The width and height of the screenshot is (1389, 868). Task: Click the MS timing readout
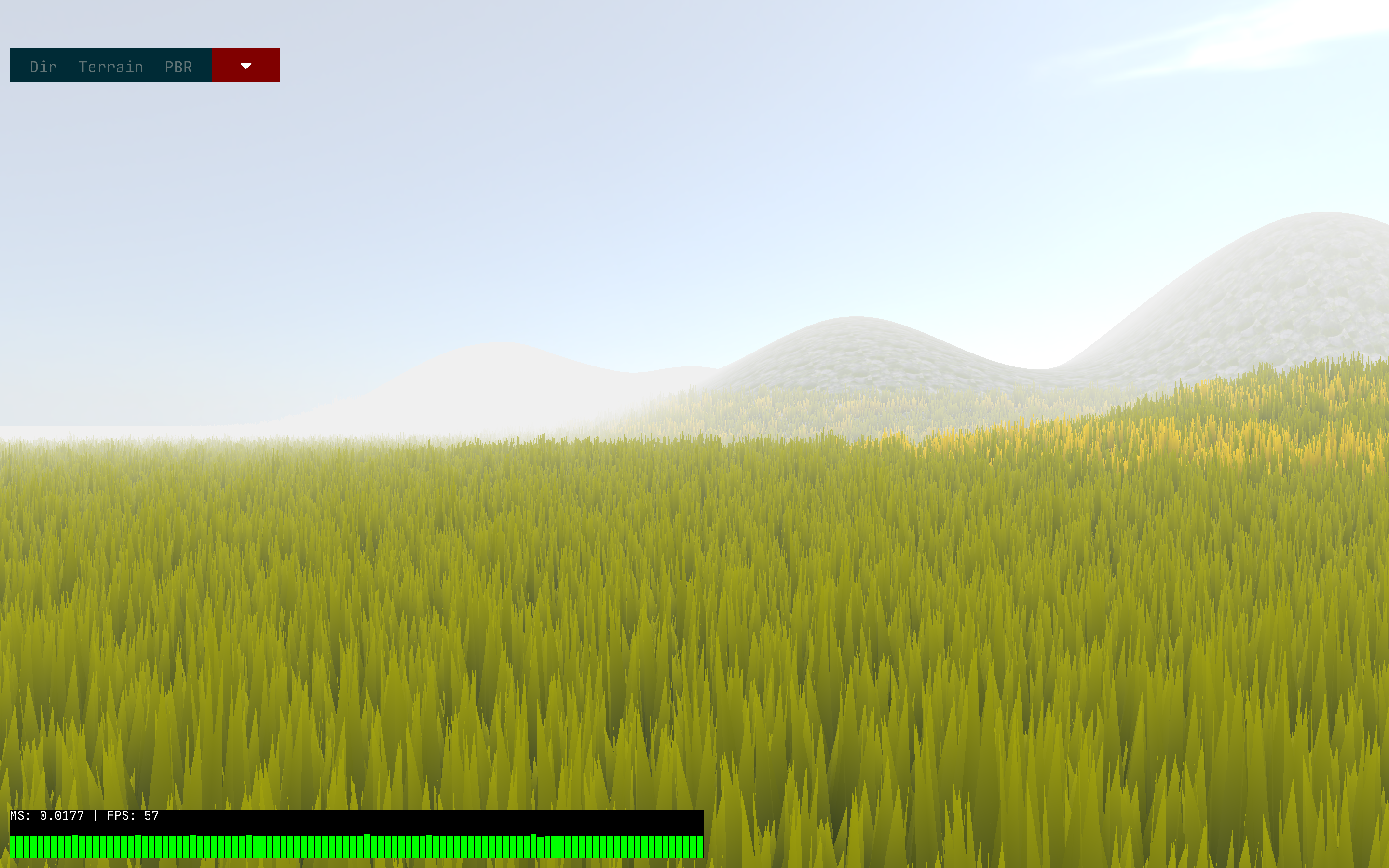tap(48, 814)
